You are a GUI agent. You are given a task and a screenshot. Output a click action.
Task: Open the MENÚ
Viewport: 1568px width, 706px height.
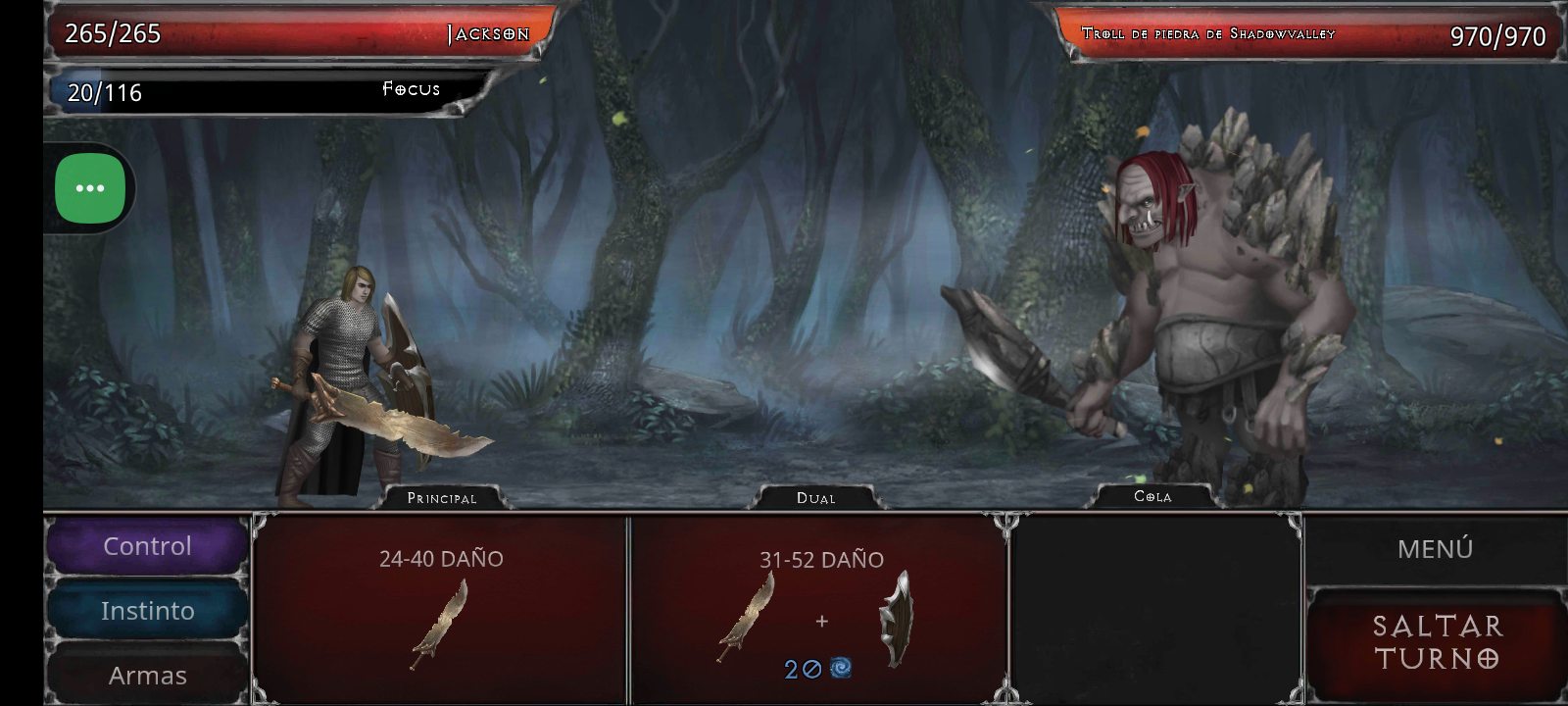click(1434, 548)
